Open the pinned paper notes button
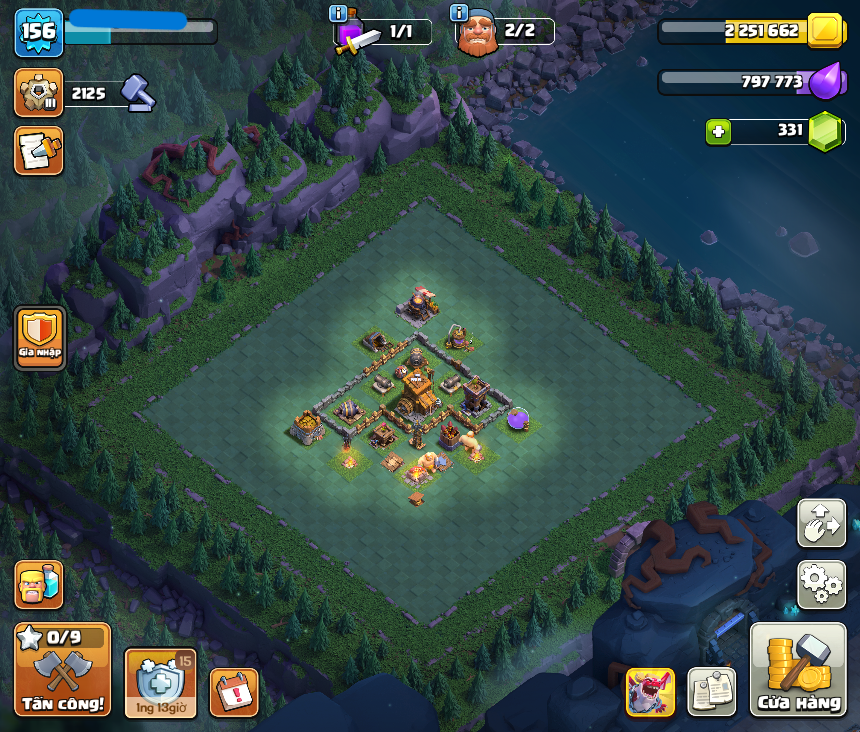Image resolution: width=860 pixels, height=732 pixels. tap(711, 691)
